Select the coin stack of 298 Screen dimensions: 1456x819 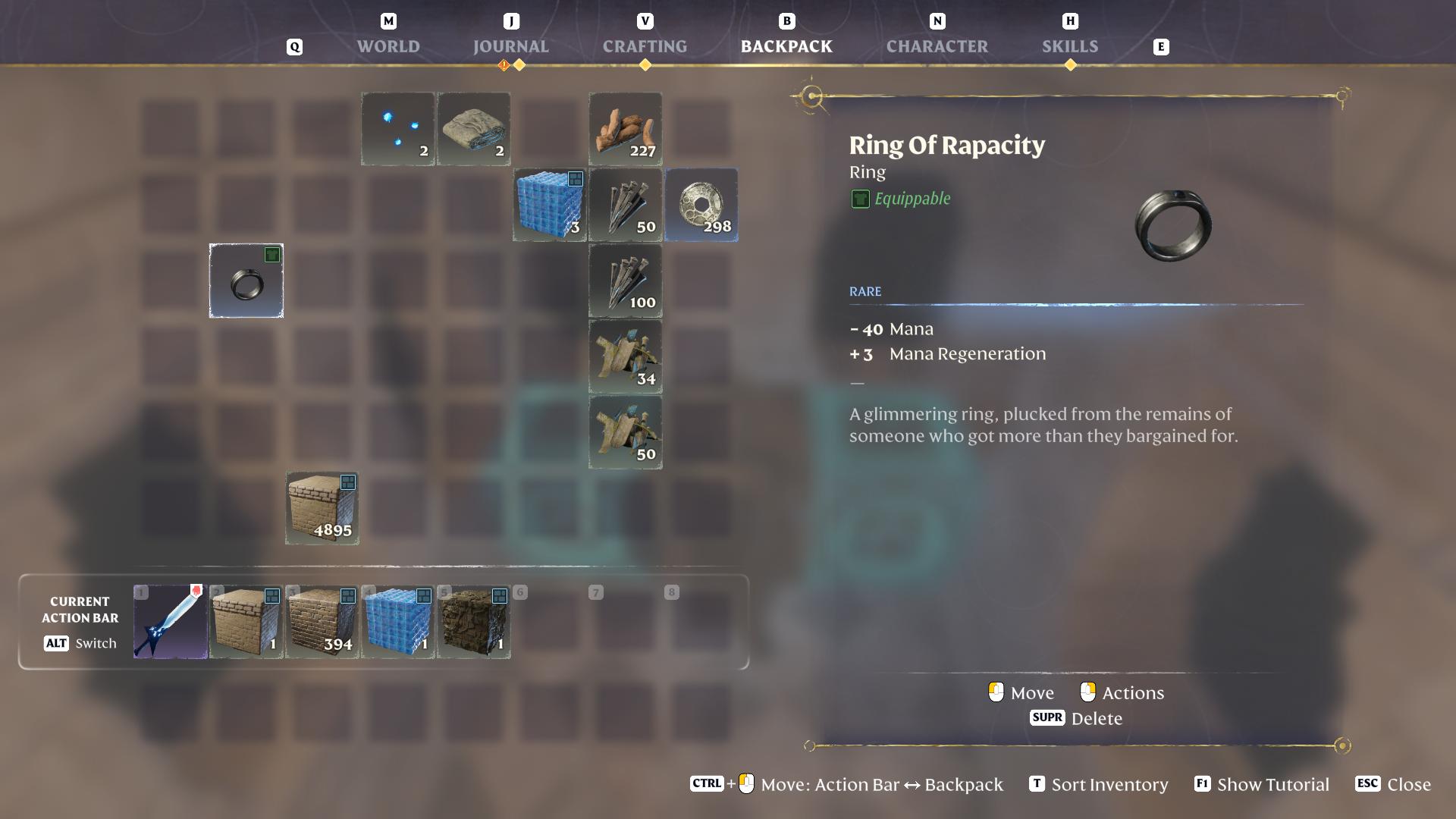[x=701, y=205]
